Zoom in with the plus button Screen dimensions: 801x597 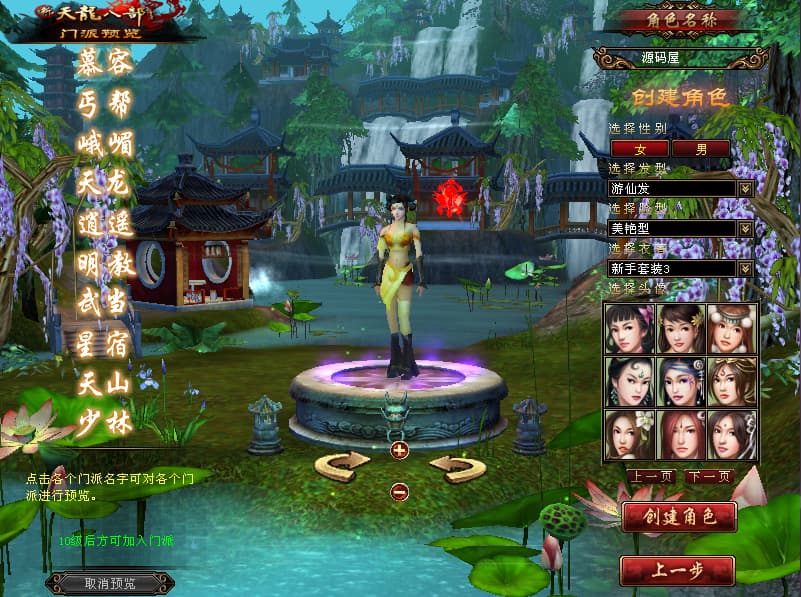click(x=400, y=450)
